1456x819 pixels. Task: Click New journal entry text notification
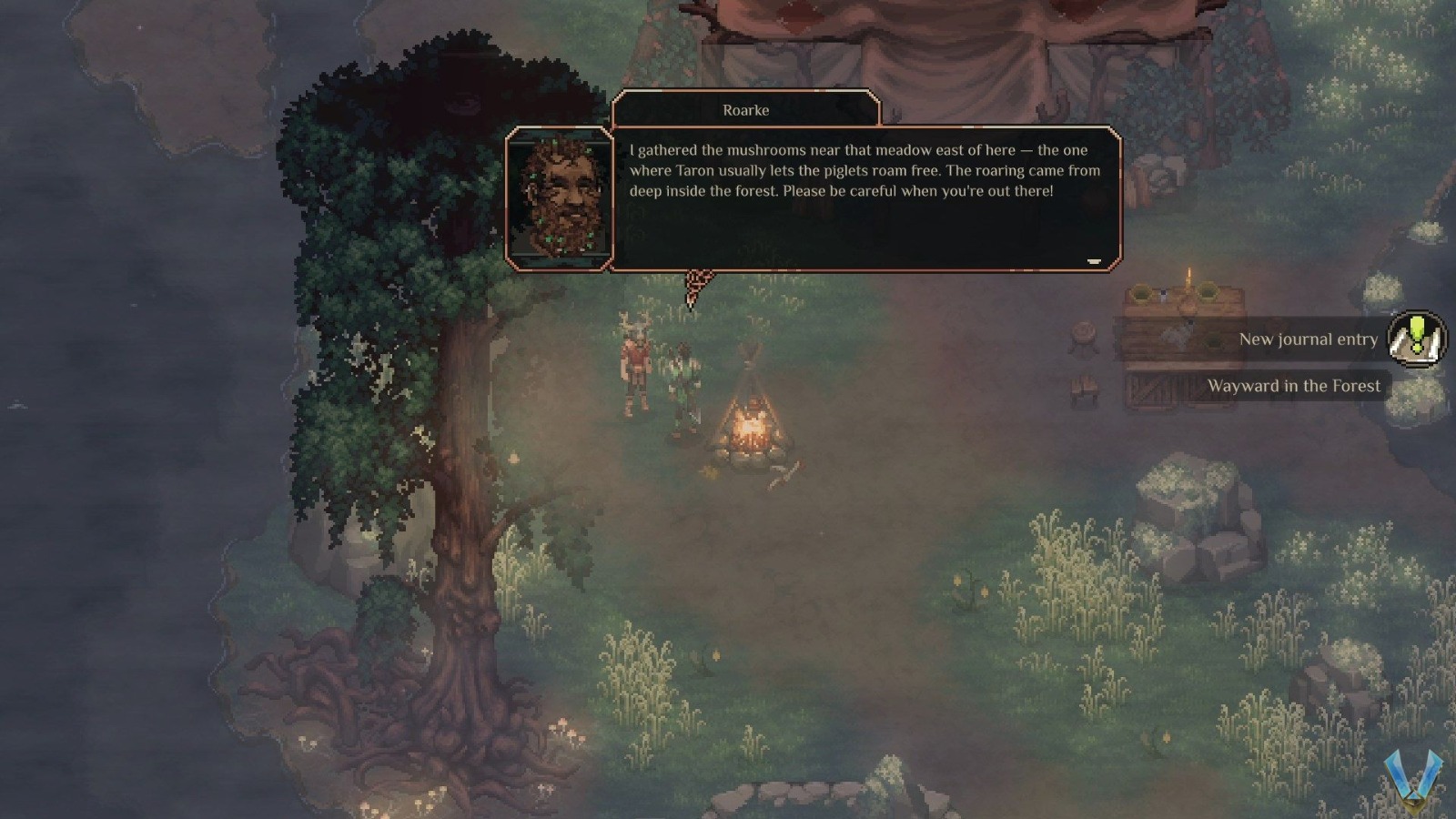(x=1309, y=339)
